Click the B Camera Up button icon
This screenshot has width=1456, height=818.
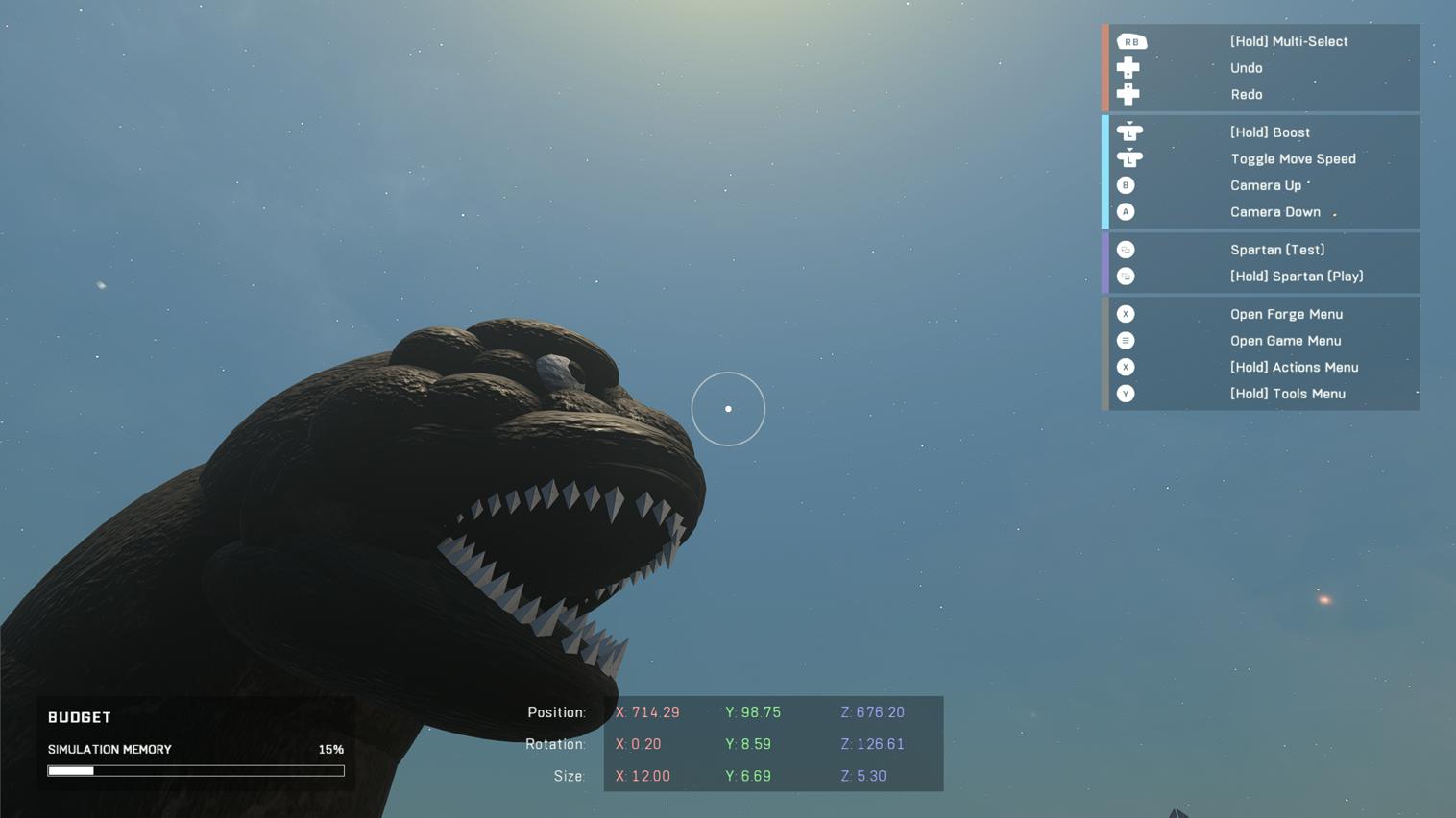(x=1126, y=184)
